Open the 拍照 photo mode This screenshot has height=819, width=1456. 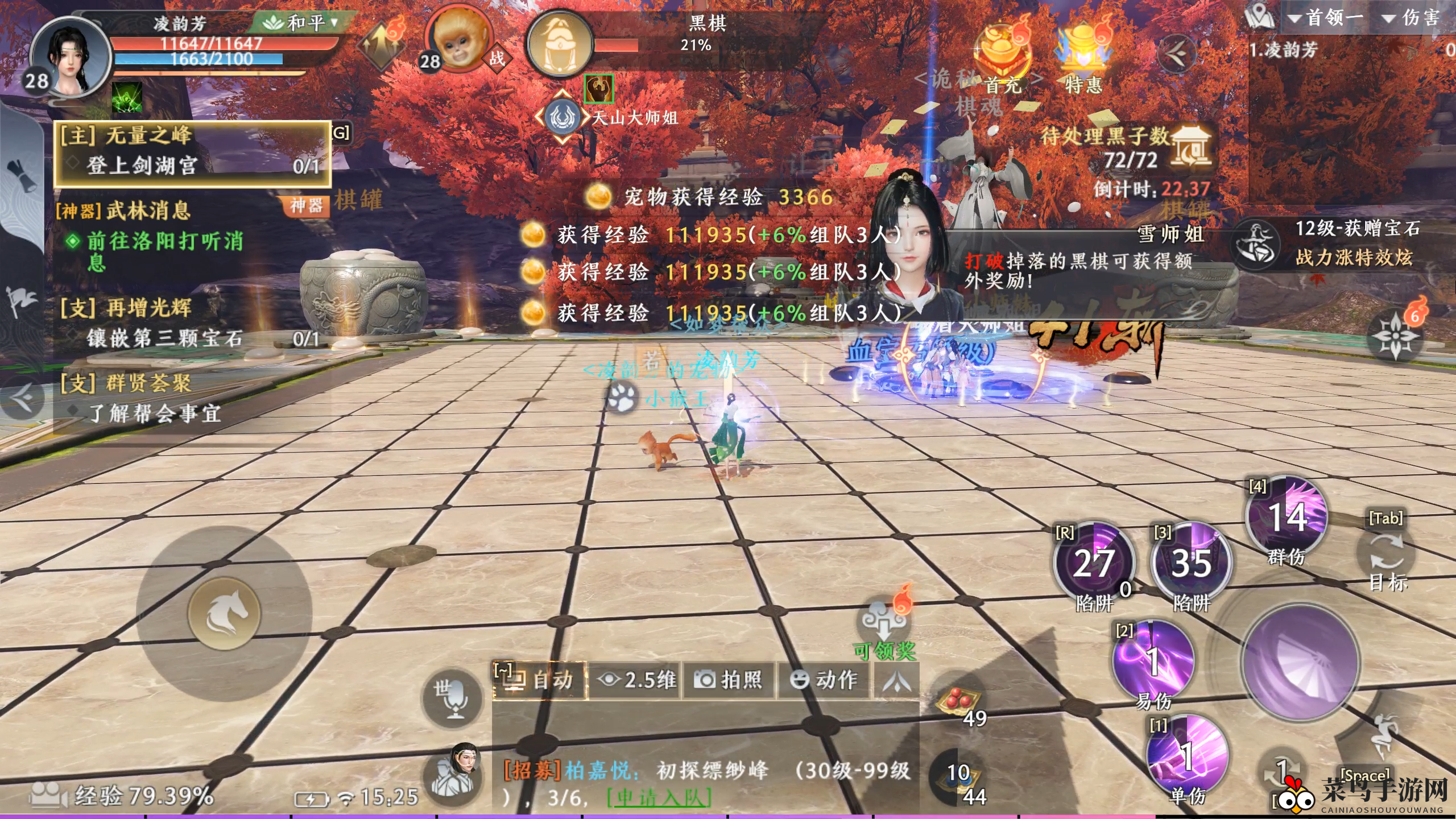pos(729,680)
